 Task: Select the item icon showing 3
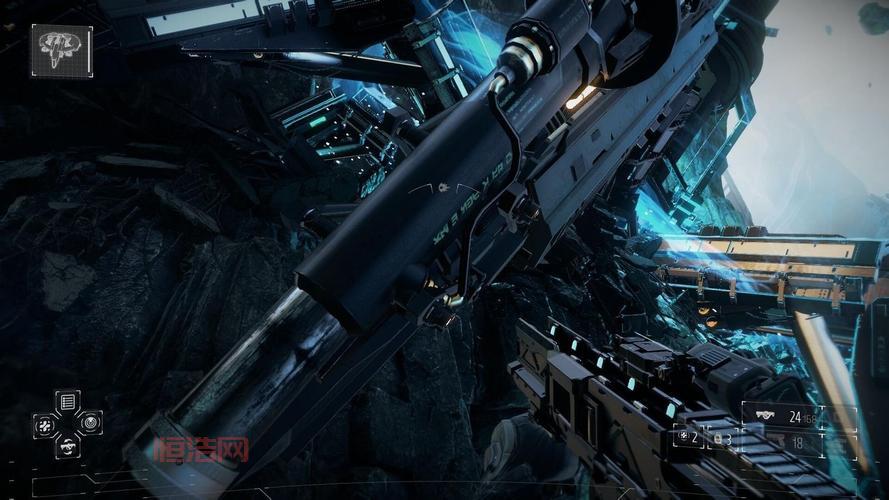pos(720,439)
